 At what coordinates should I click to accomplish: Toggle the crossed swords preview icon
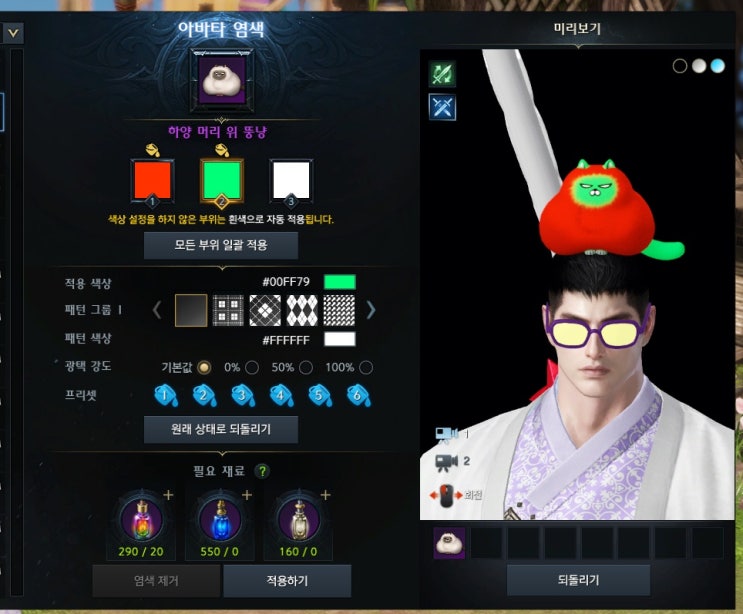(x=442, y=107)
